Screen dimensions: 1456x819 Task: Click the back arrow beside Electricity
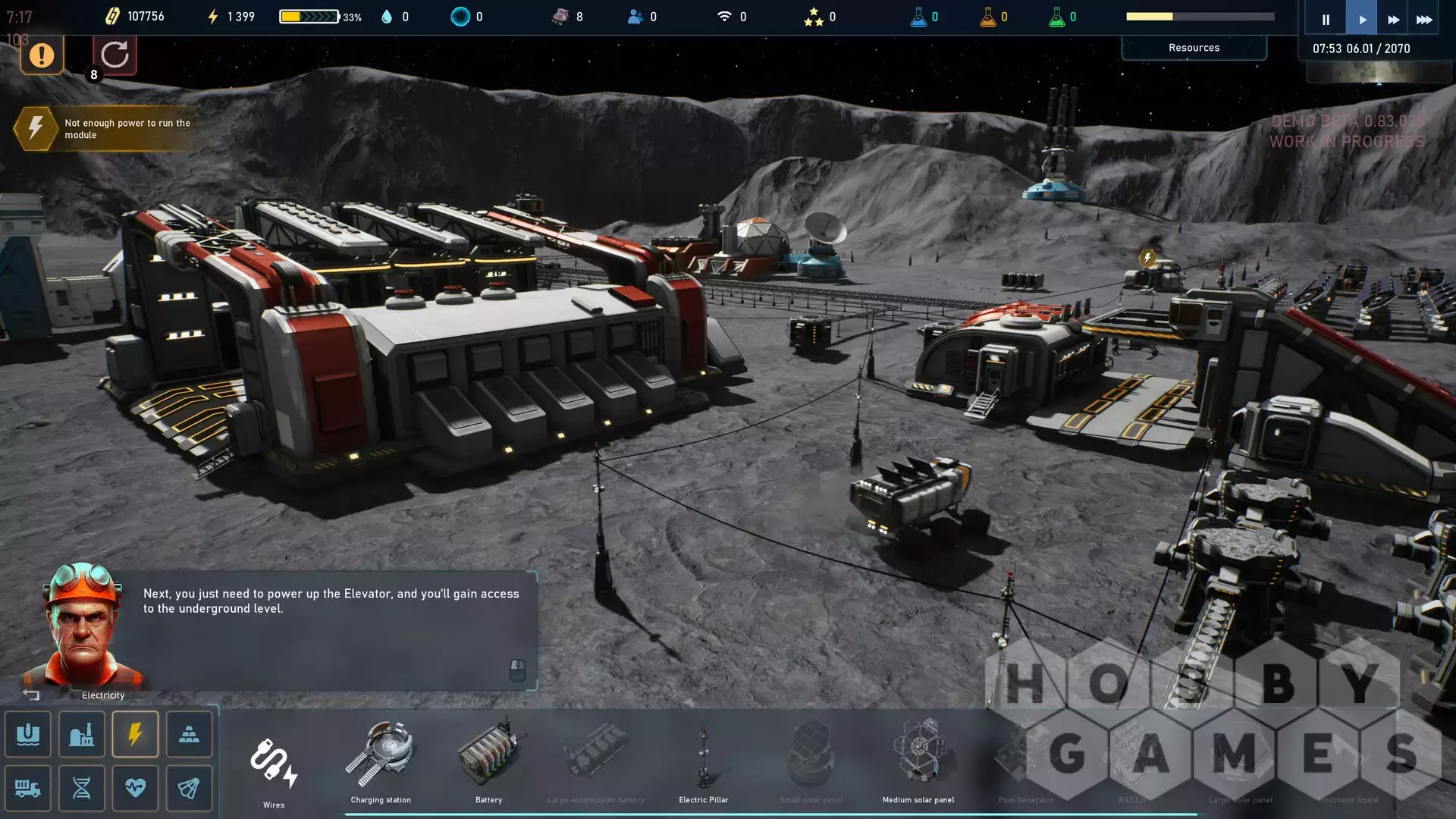point(31,695)
